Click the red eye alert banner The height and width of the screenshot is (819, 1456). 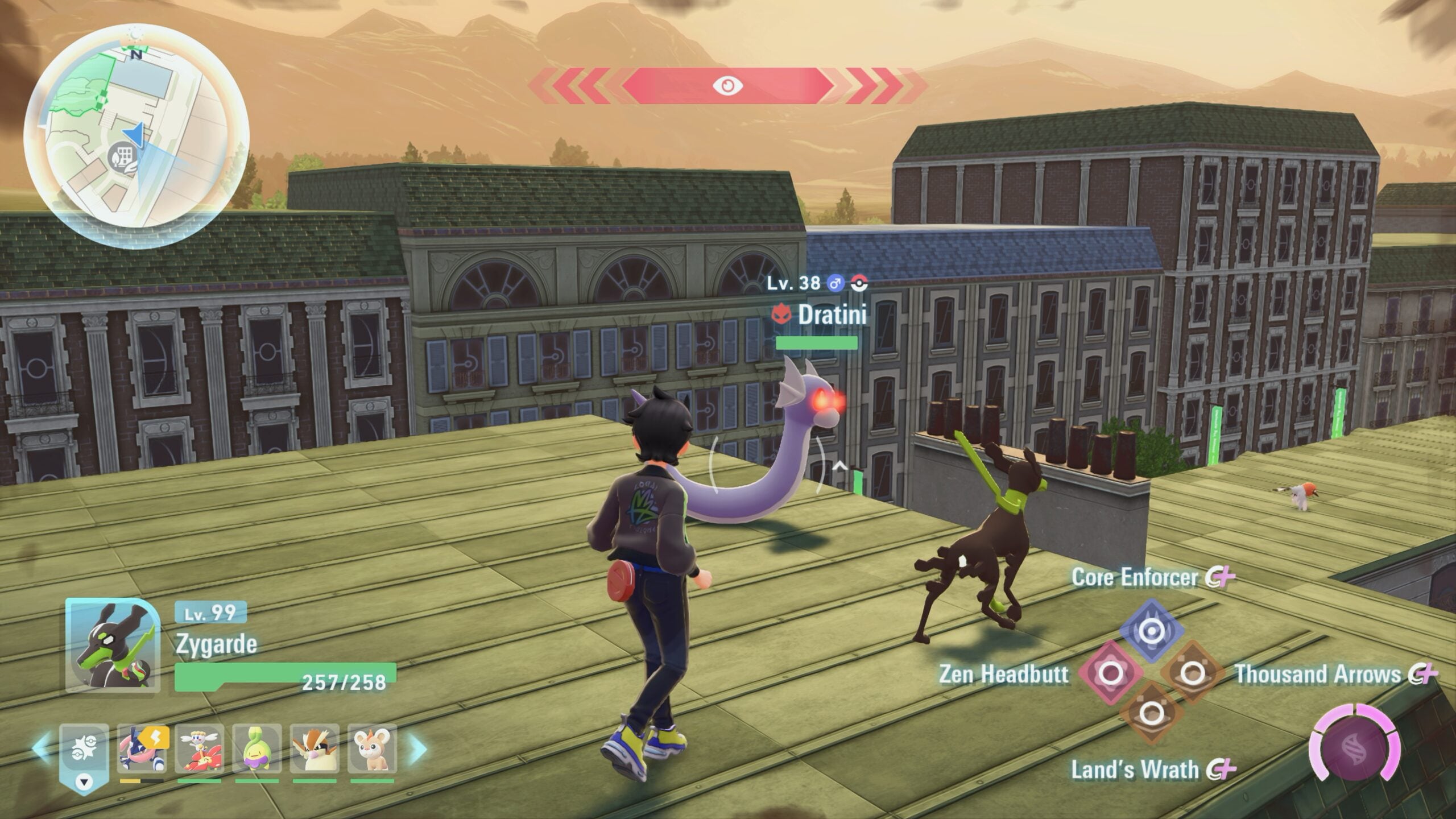727,86
